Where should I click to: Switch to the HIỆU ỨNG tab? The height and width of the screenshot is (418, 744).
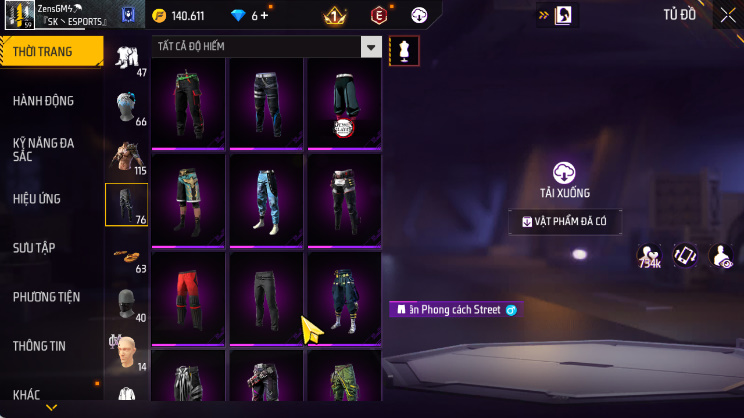click(38, 199)
